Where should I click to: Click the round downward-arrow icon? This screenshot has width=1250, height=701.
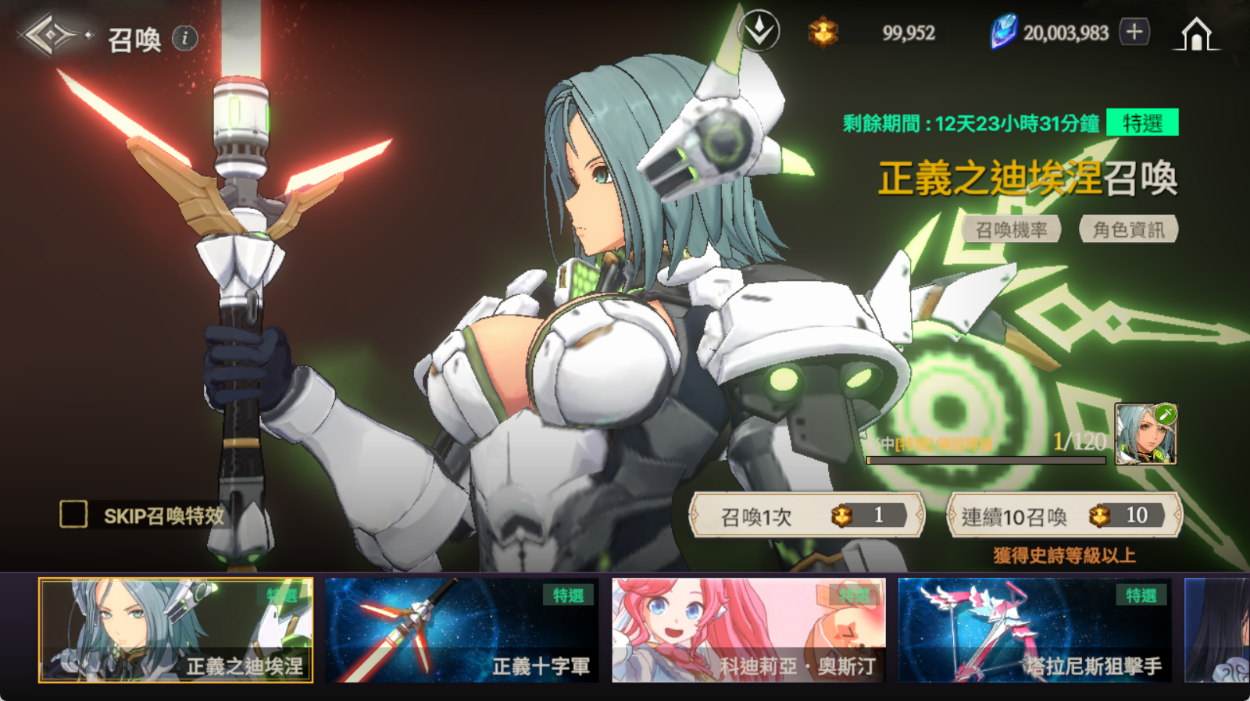tap(758, 32)
